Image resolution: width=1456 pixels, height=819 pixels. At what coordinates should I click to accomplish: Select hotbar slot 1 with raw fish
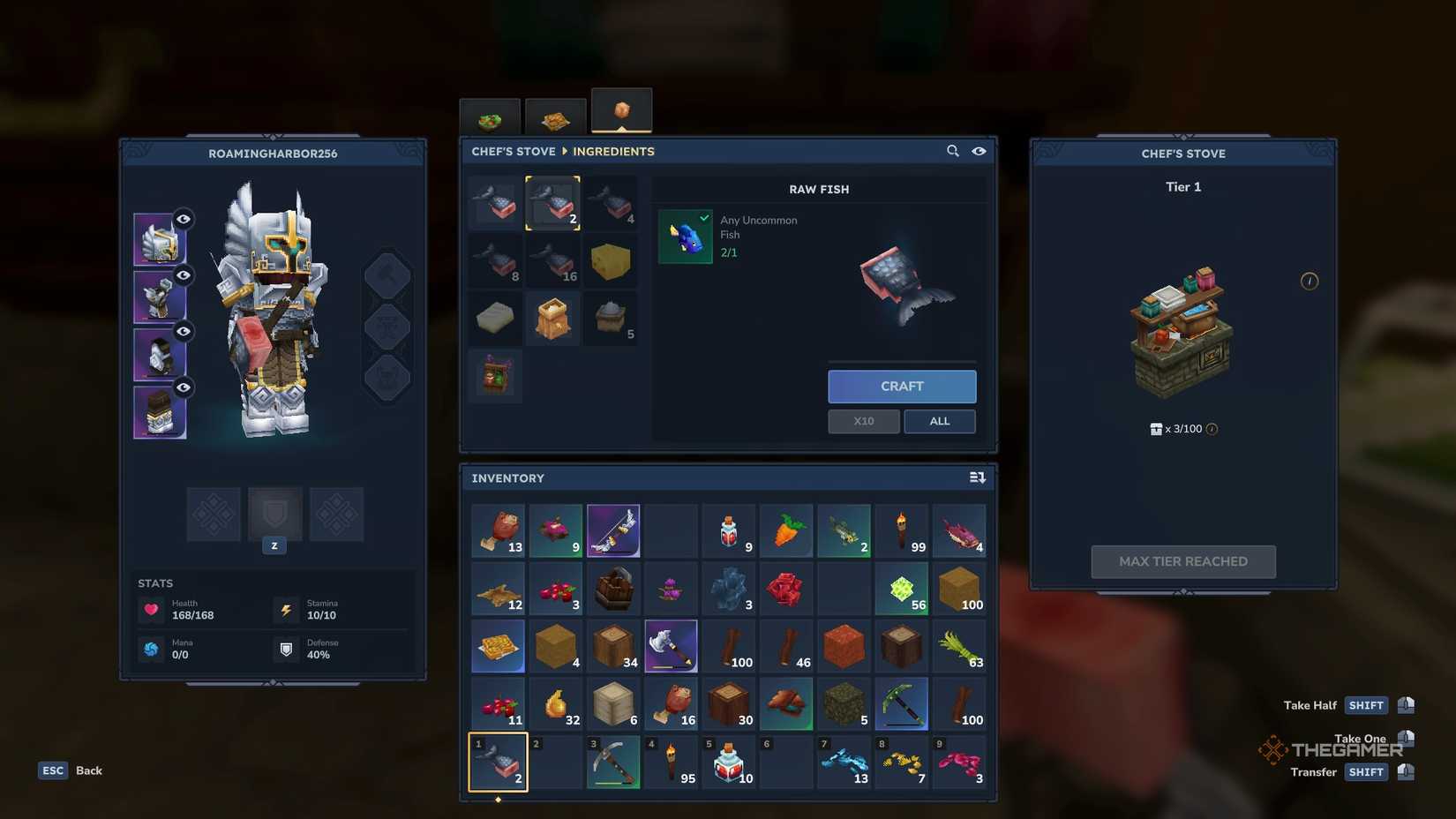point(497,762)
